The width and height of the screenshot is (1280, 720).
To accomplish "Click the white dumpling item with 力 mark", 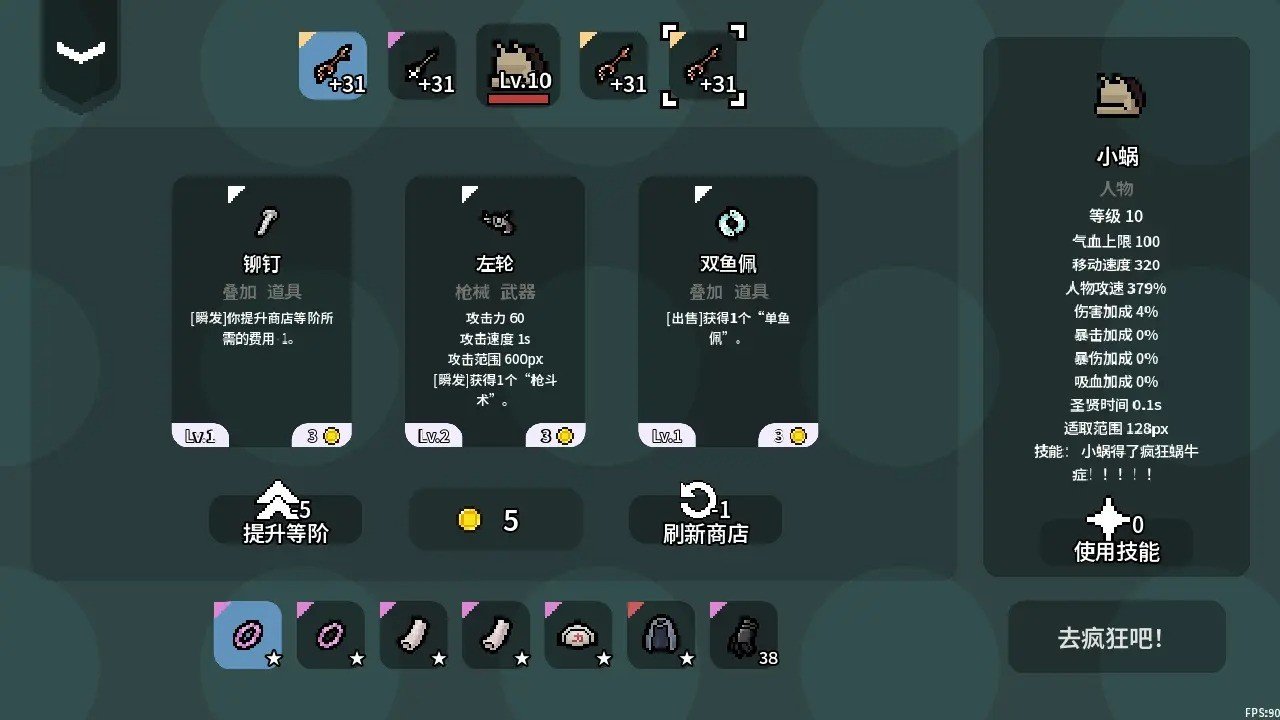I will tap(578, 634).
